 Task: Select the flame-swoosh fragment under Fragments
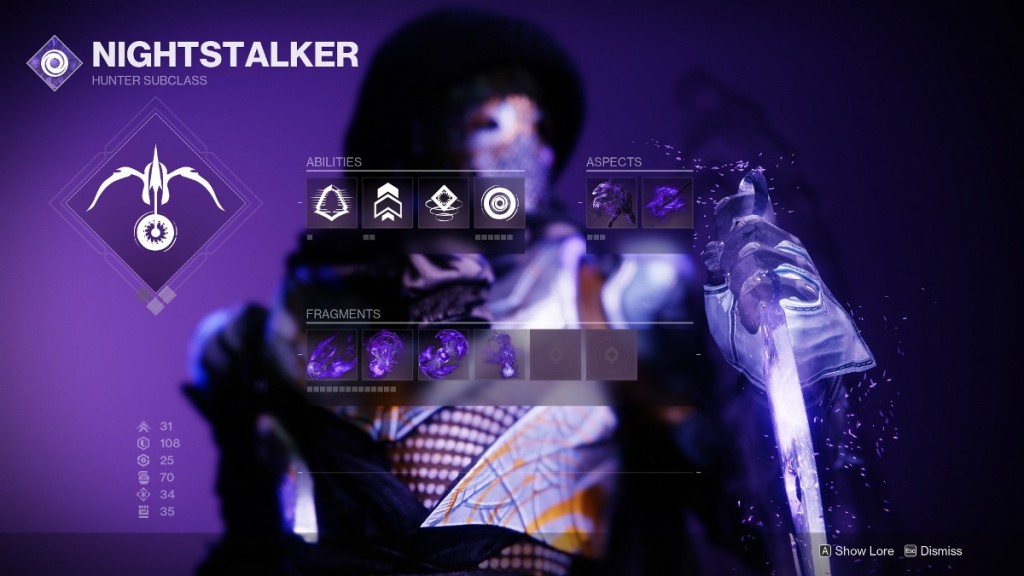331,354
